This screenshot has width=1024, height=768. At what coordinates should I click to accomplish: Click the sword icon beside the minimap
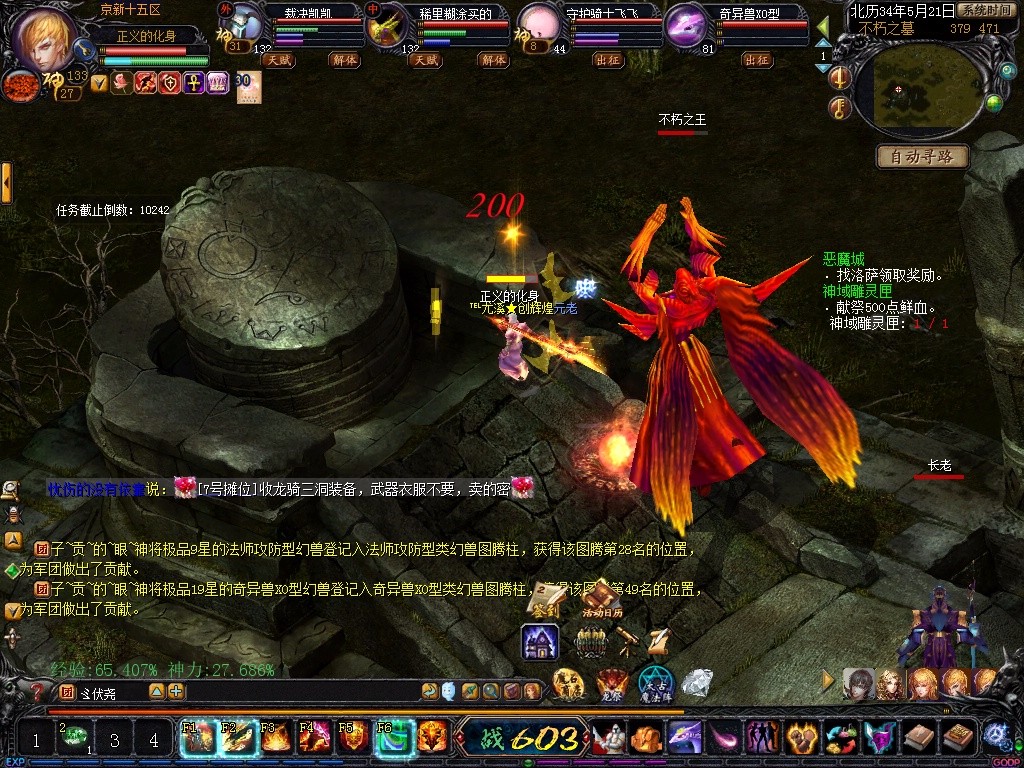point(839,78)
